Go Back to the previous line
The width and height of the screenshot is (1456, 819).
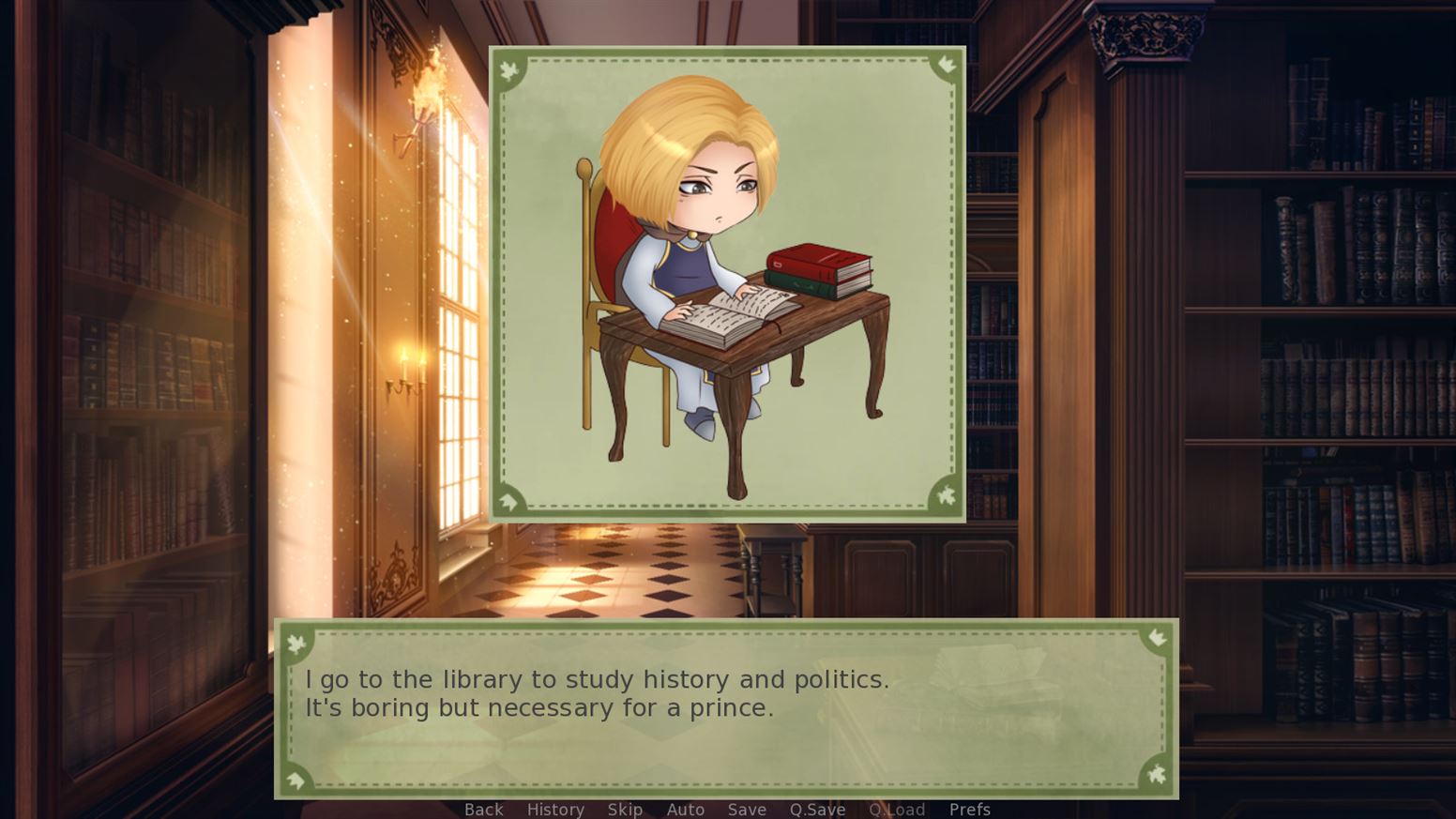(x=483, y=809)
